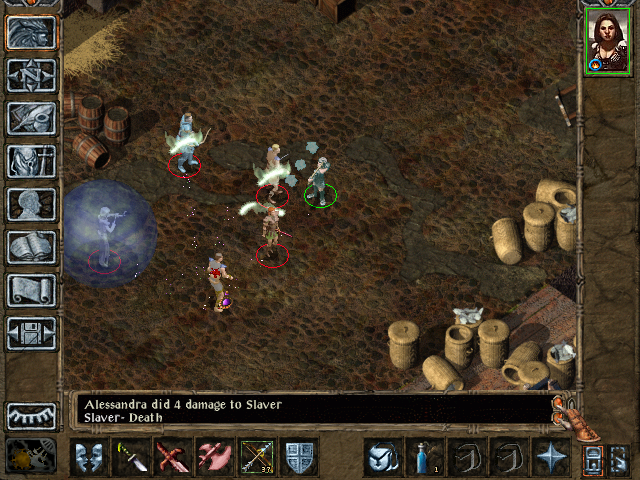Open the options floppy disk button

point(31,333)
